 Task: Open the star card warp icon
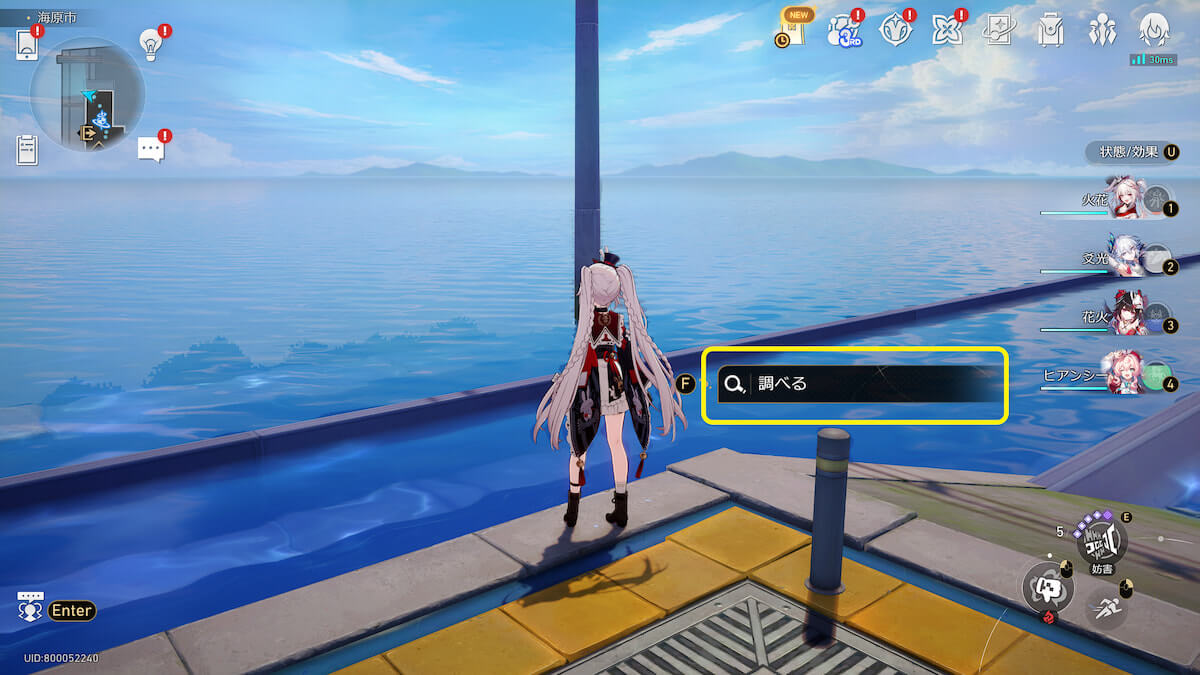pyautogui.click(x=998, y=31)
